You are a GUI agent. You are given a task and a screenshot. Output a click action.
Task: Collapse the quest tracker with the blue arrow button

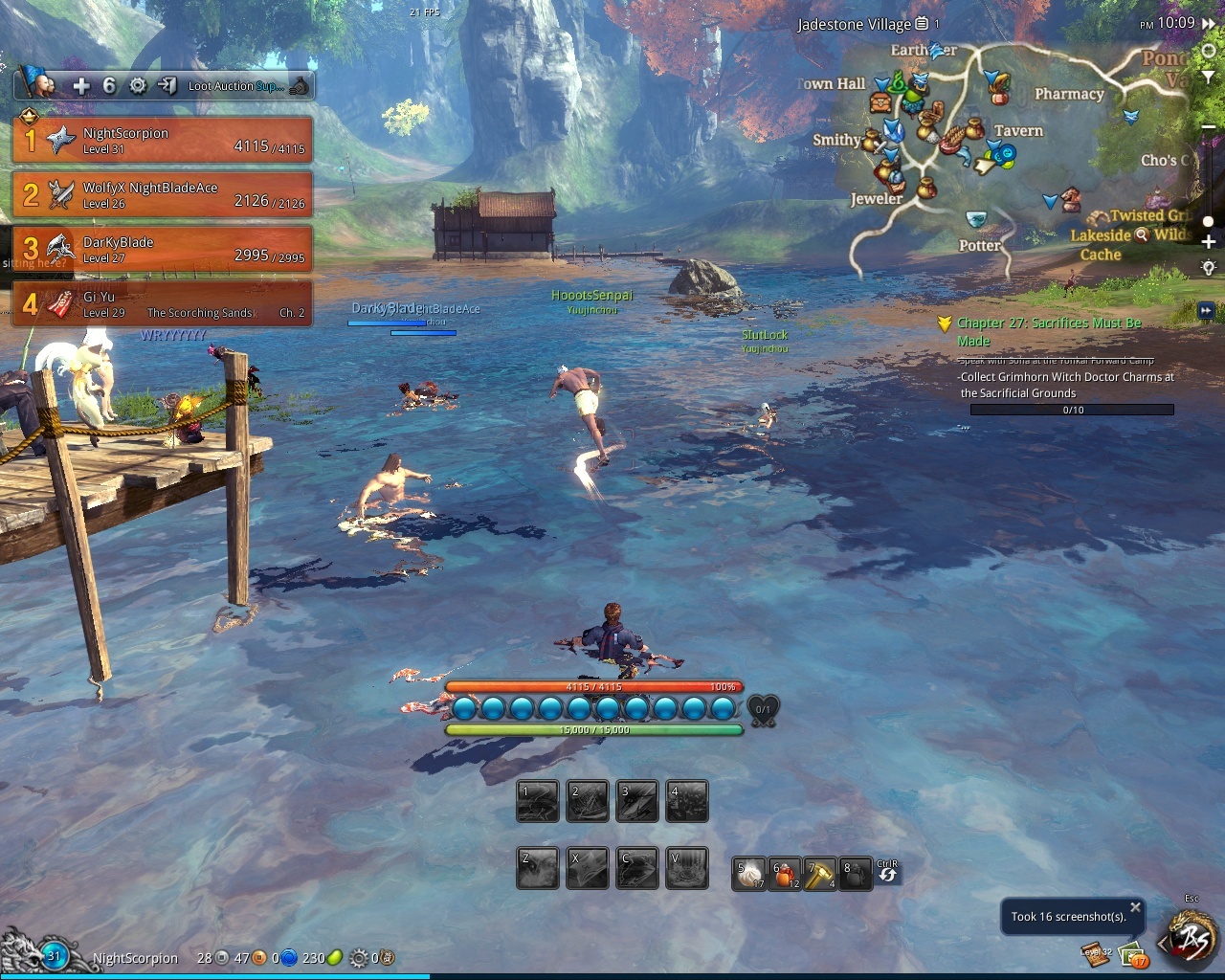1206,310
